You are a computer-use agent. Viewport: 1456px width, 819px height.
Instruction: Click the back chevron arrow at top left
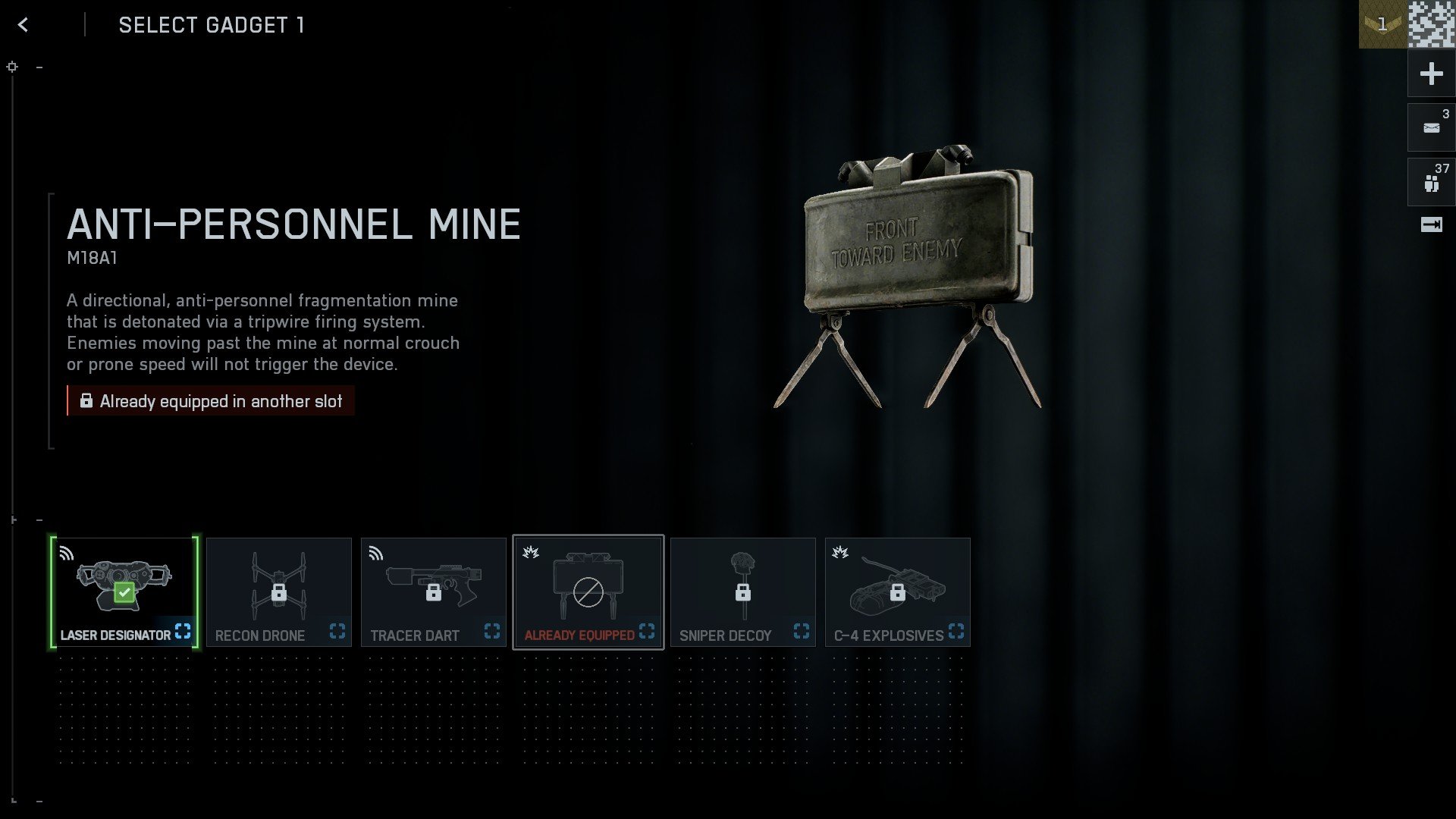coord(23,24)
